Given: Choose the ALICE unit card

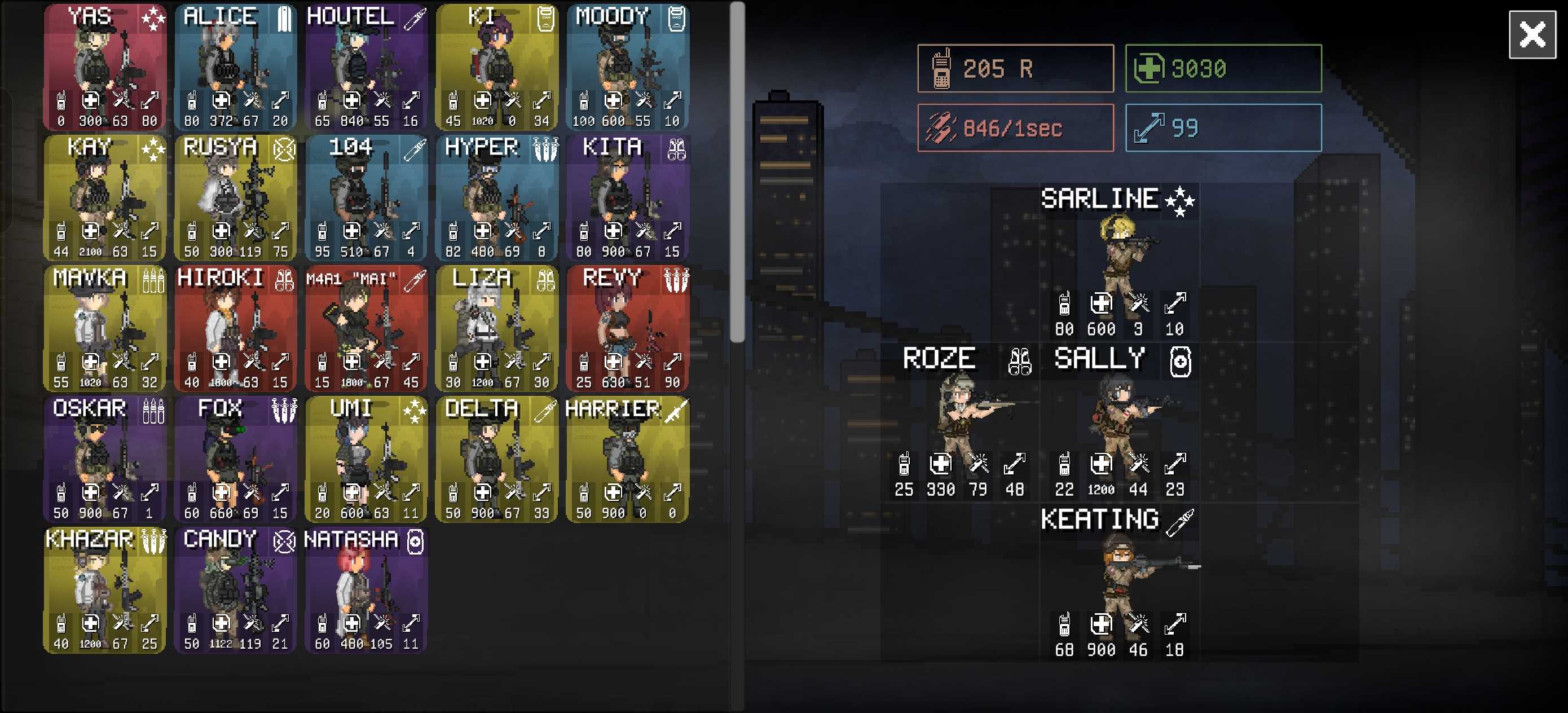Looking at the screenshot, I should [236, 67].
